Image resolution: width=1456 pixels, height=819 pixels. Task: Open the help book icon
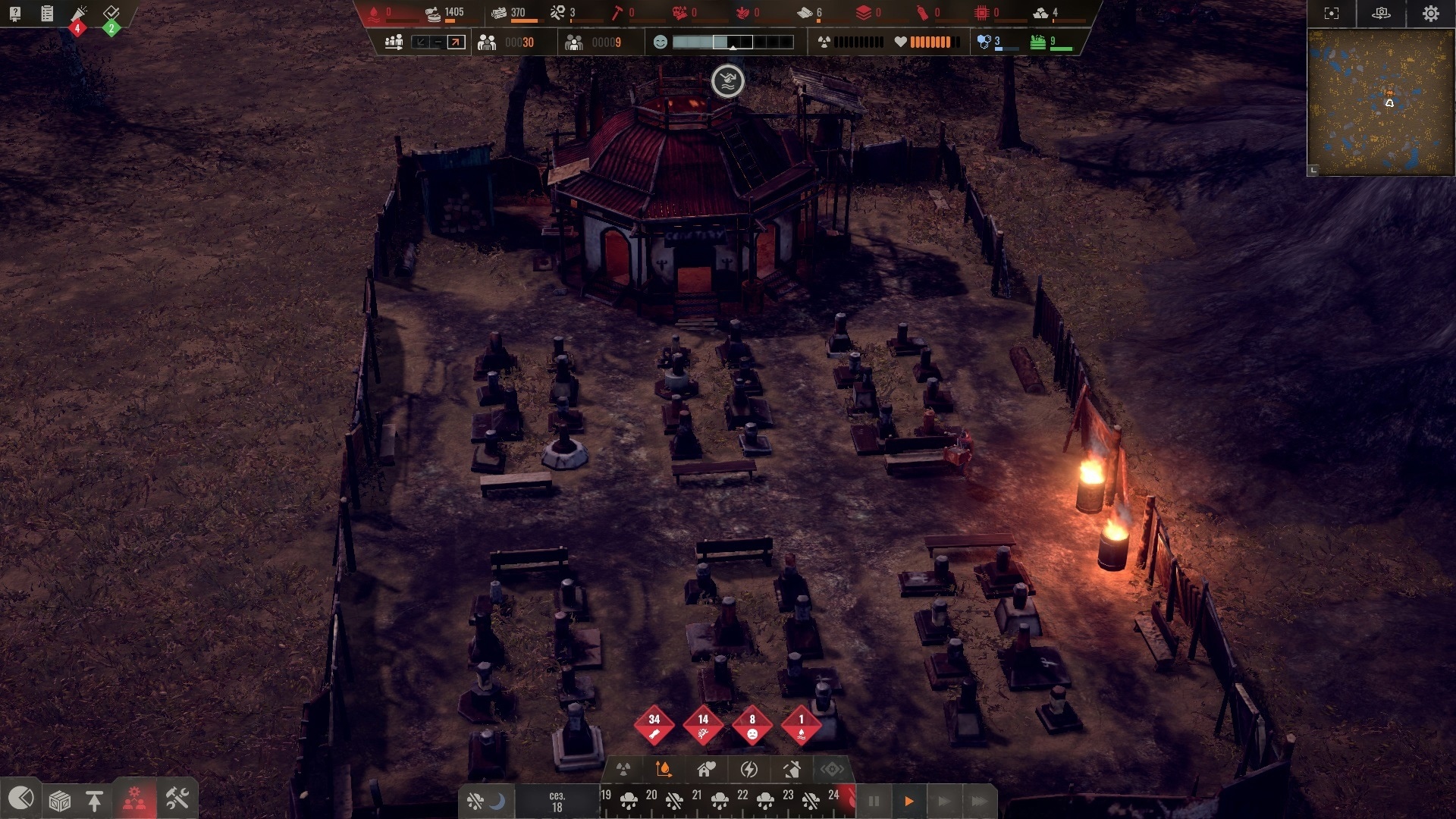coord(15,14)
